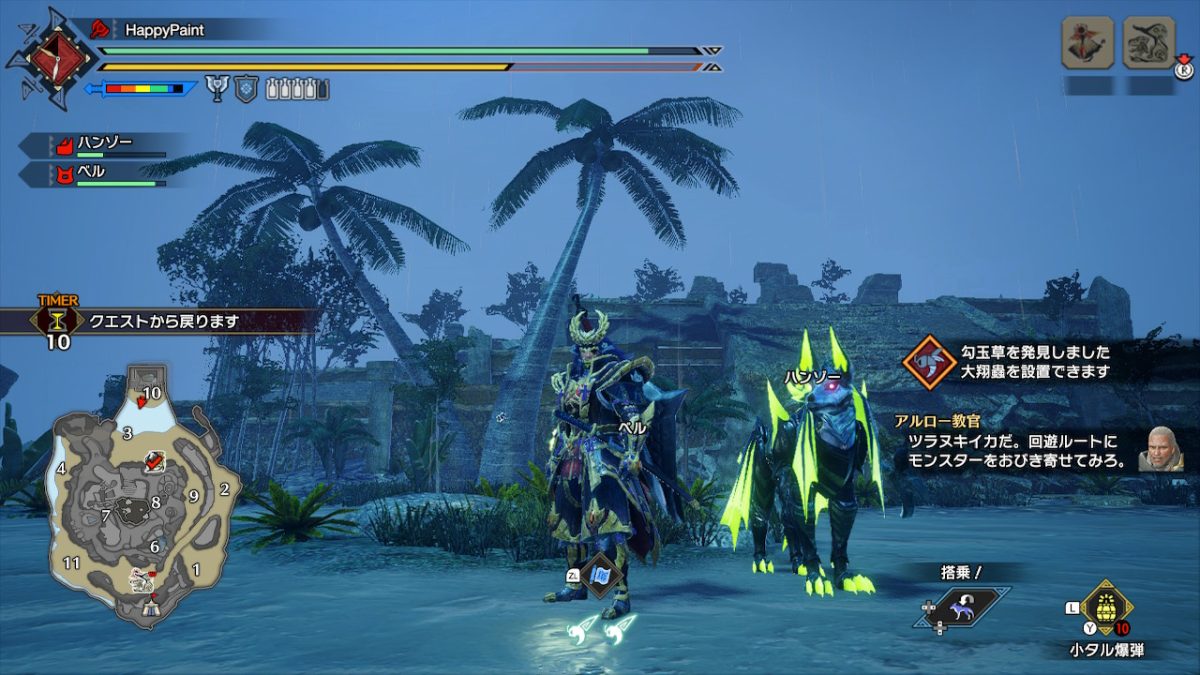Click the blue scroll icon near the hunter
Screen dimensions: 1200x675
point(601,576)
